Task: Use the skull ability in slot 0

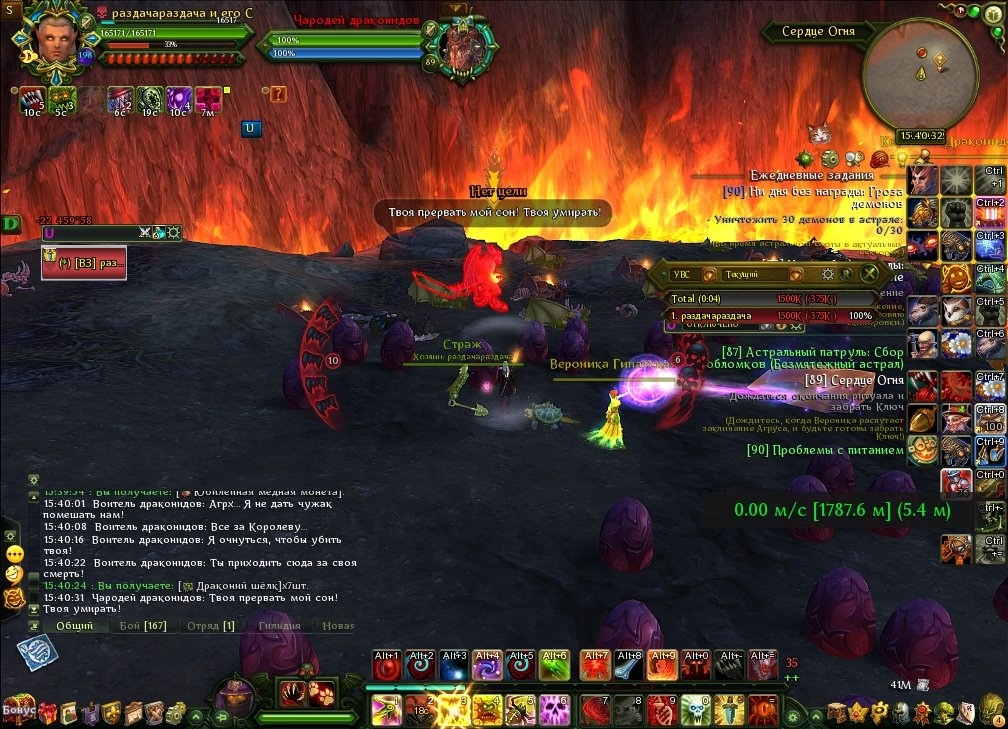Action: [x=695, y=709]
